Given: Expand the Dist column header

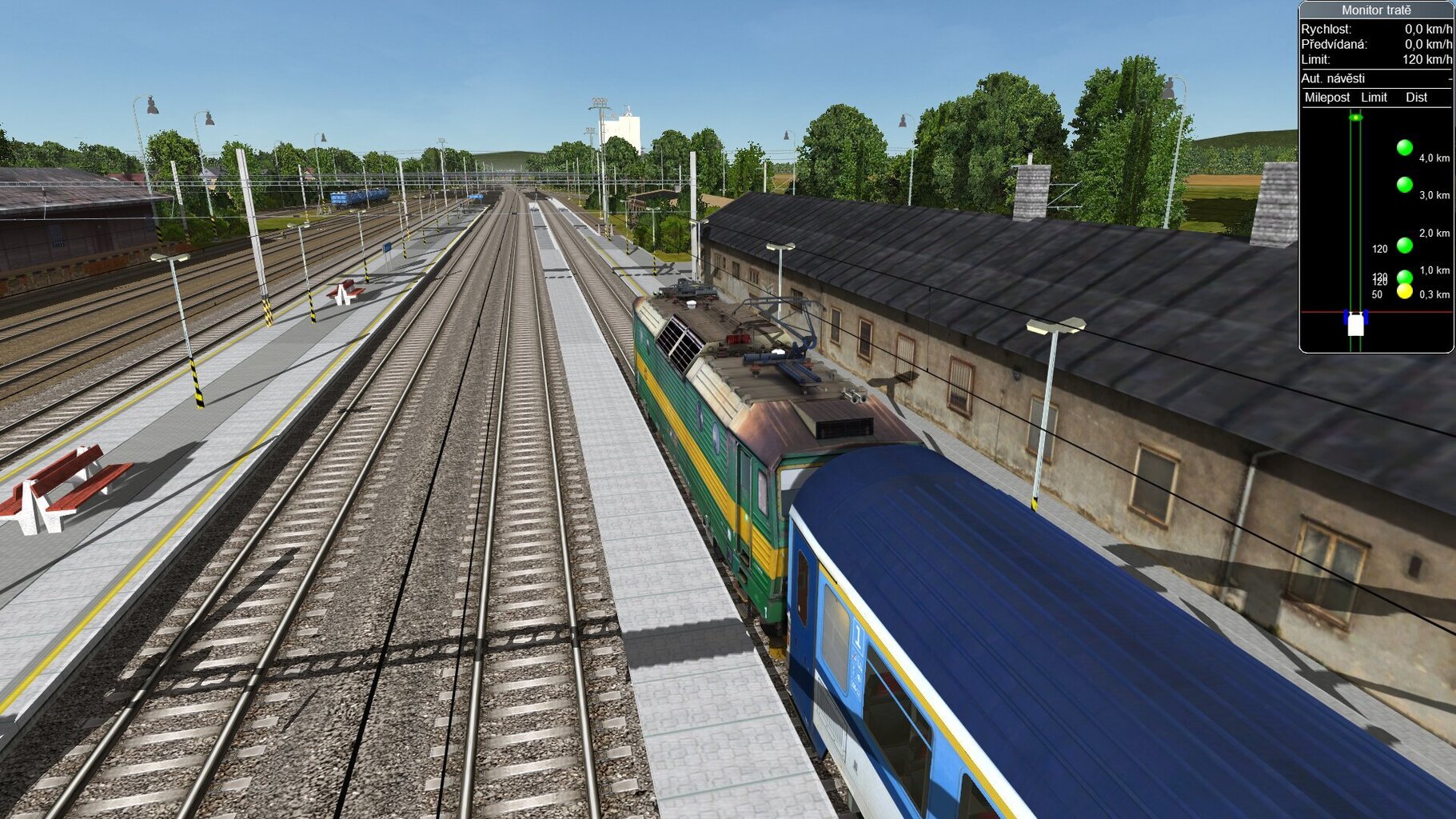Looking at the screenshot, I should click(1416, 97).
